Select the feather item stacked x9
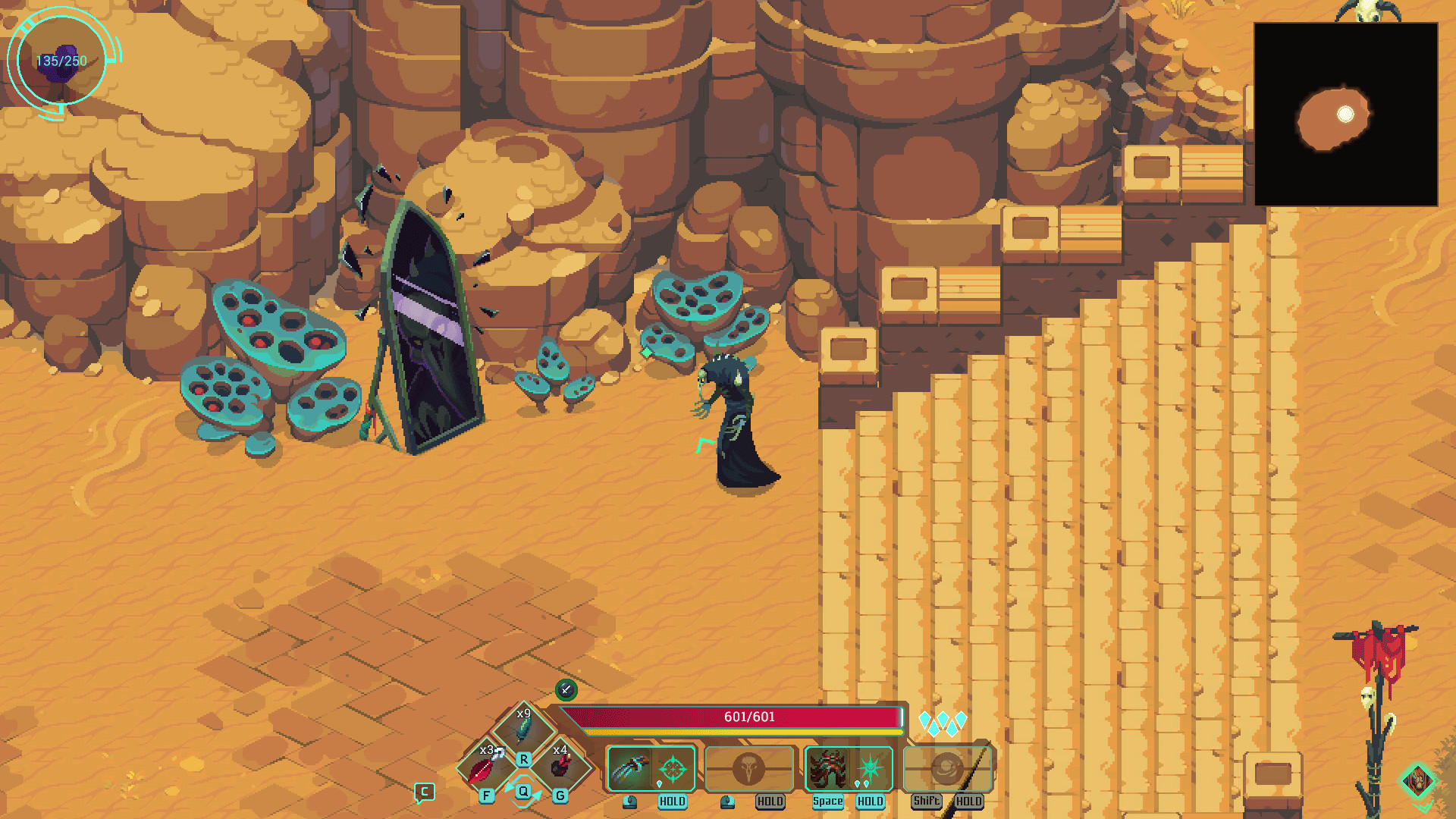Viewport: 1456px width, 819px height. click(522, 730)
